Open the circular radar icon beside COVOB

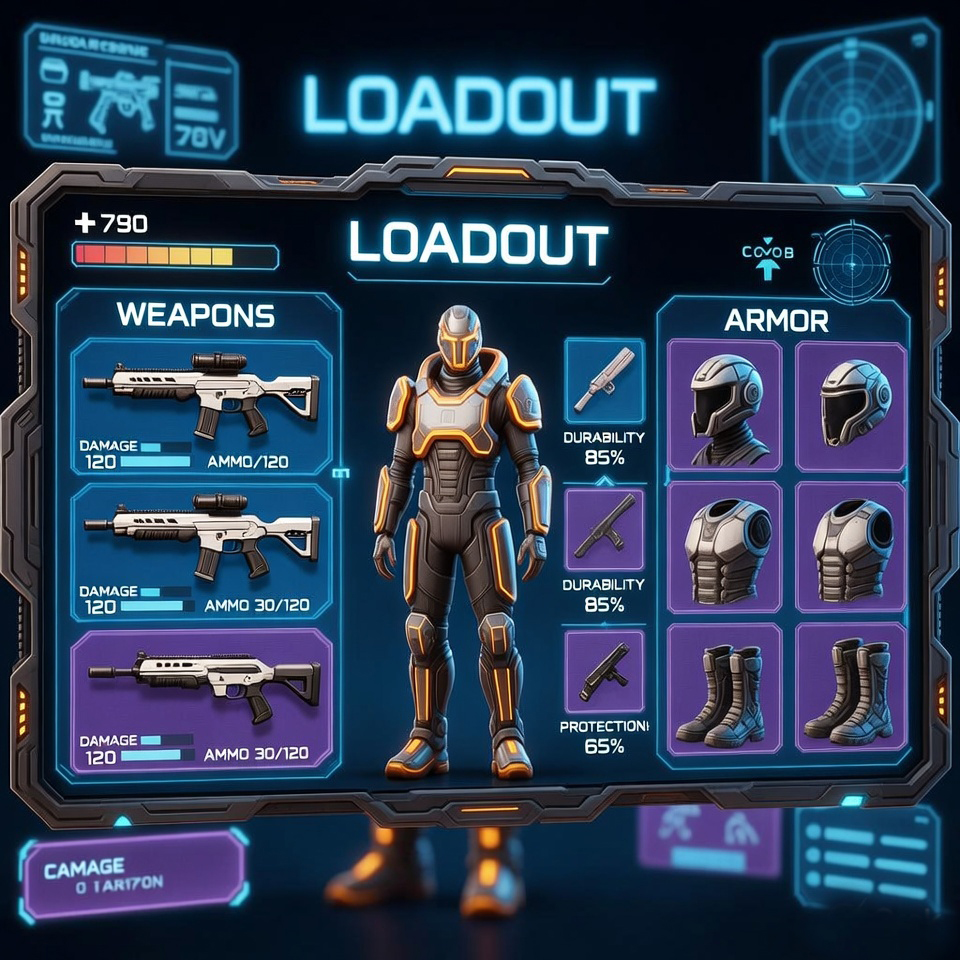click(851, 263)
